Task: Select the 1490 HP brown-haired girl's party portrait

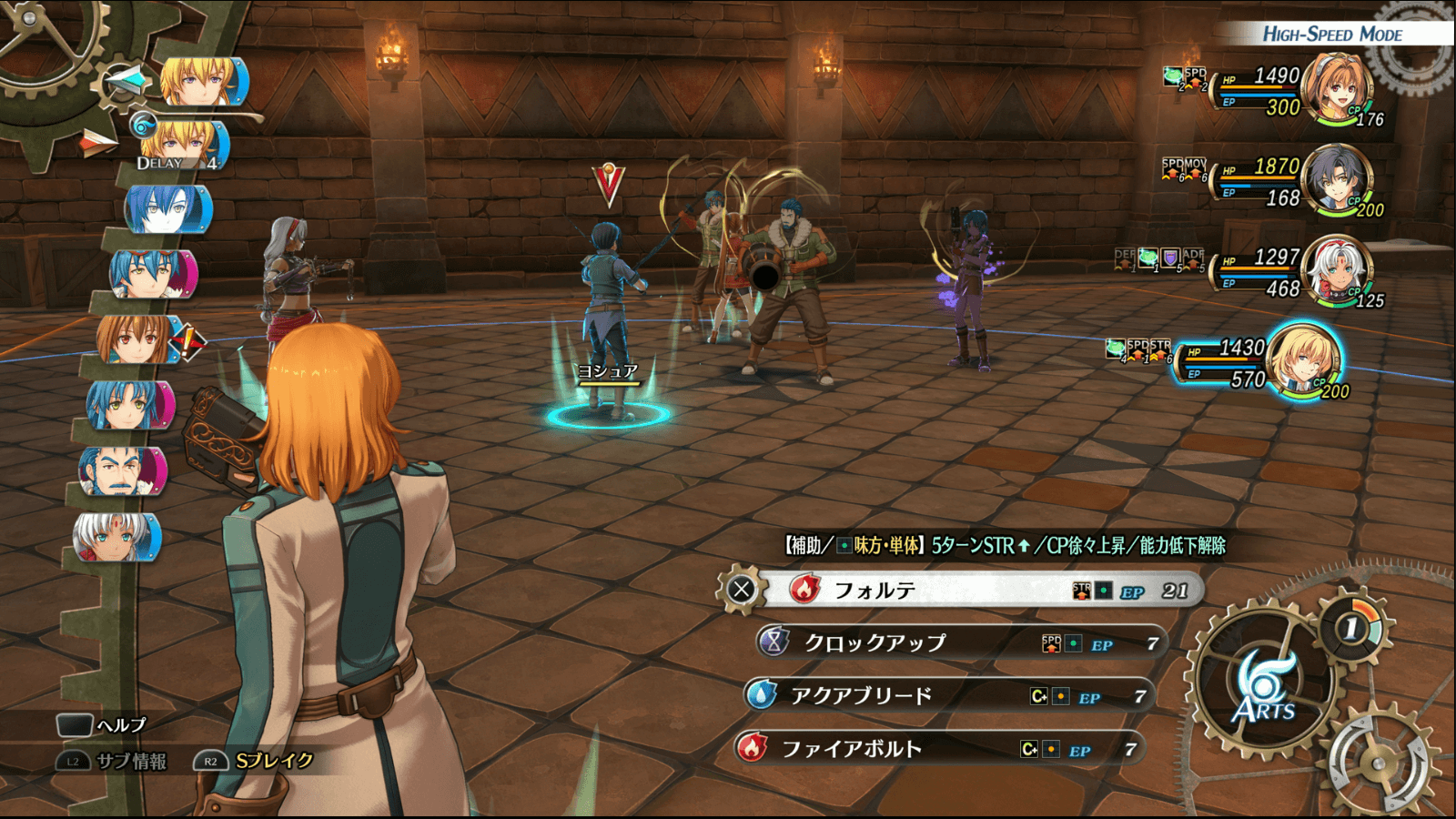Action: (1336, 89)
